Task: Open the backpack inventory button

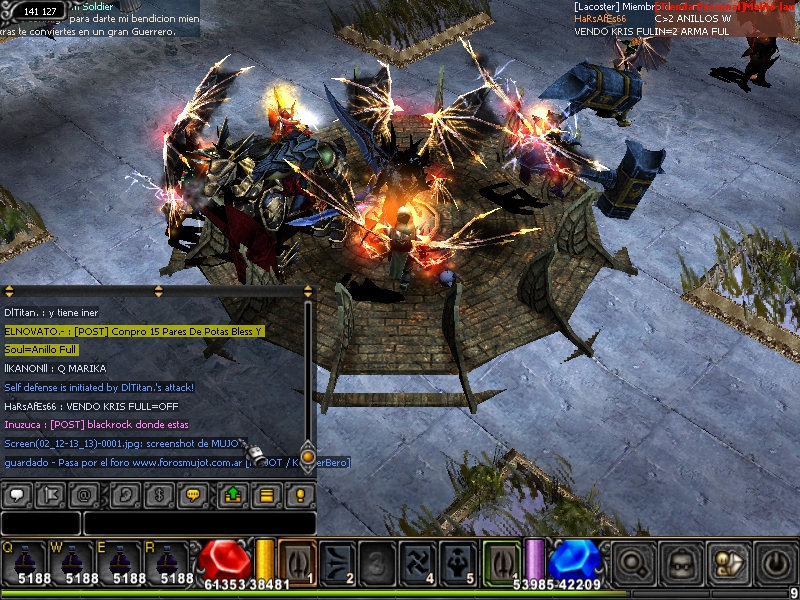Action: coord(682,562)
